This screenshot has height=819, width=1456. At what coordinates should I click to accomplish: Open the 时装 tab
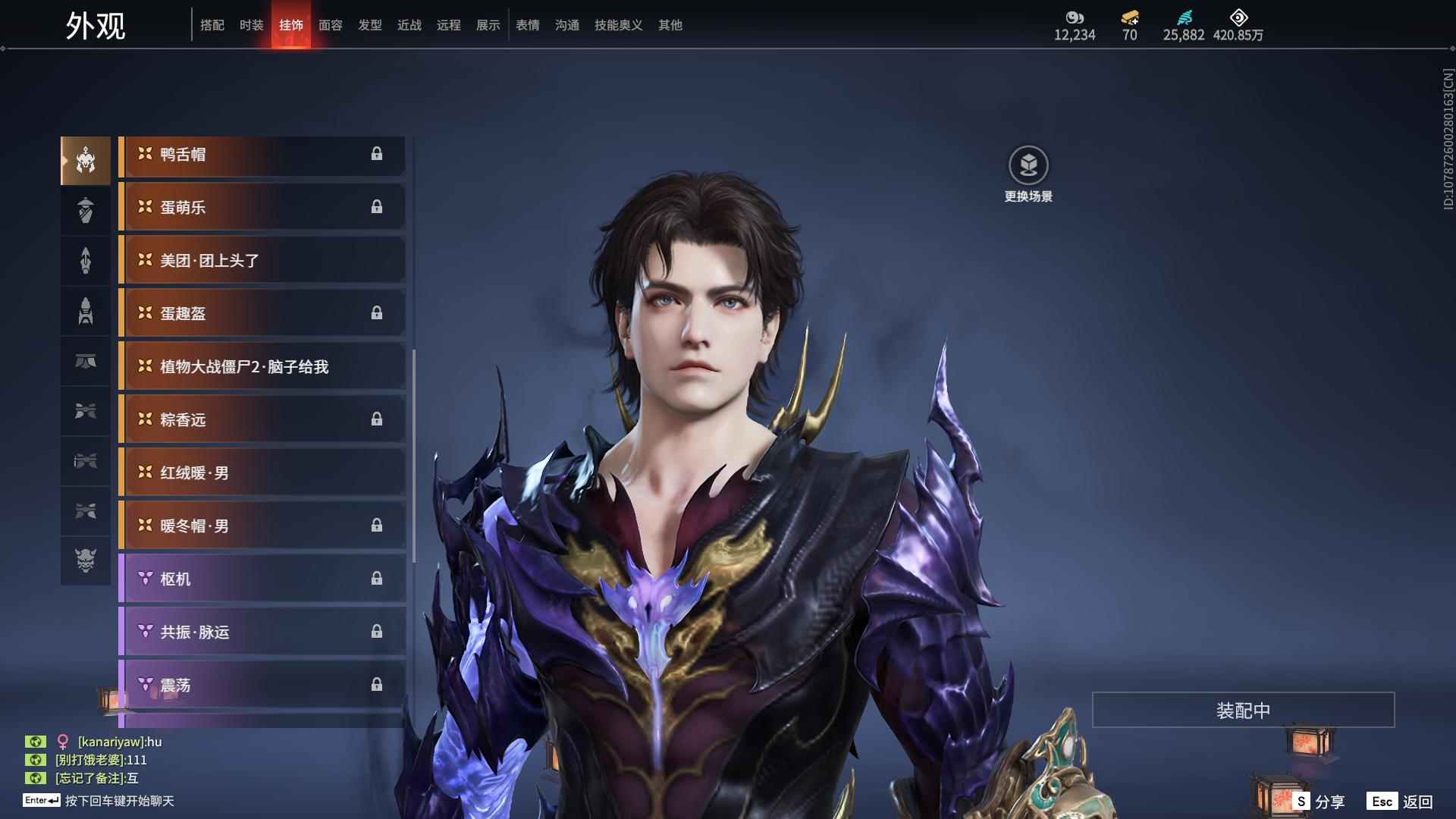252,25
